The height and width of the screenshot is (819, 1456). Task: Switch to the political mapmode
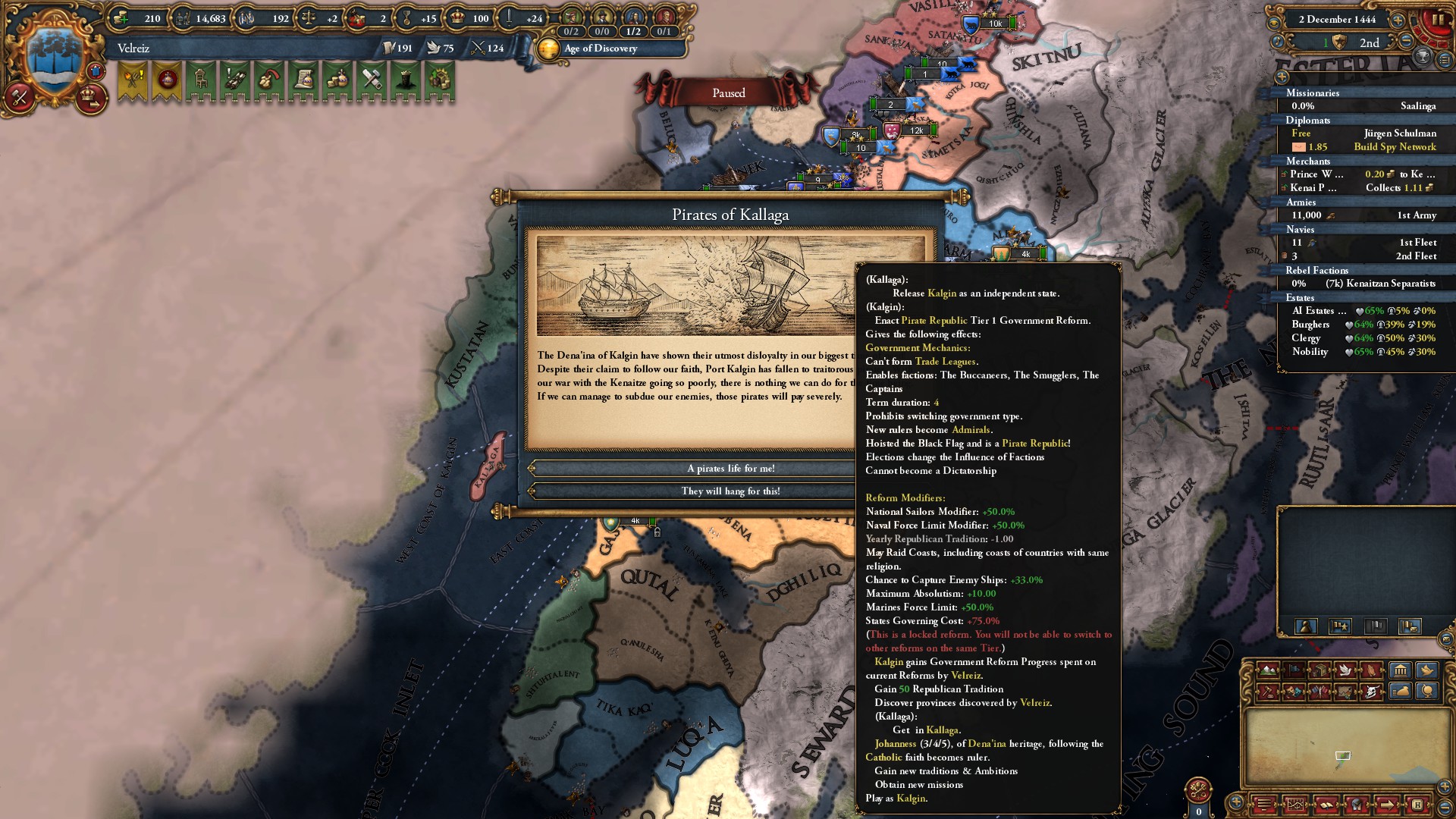pos(1294,670)
